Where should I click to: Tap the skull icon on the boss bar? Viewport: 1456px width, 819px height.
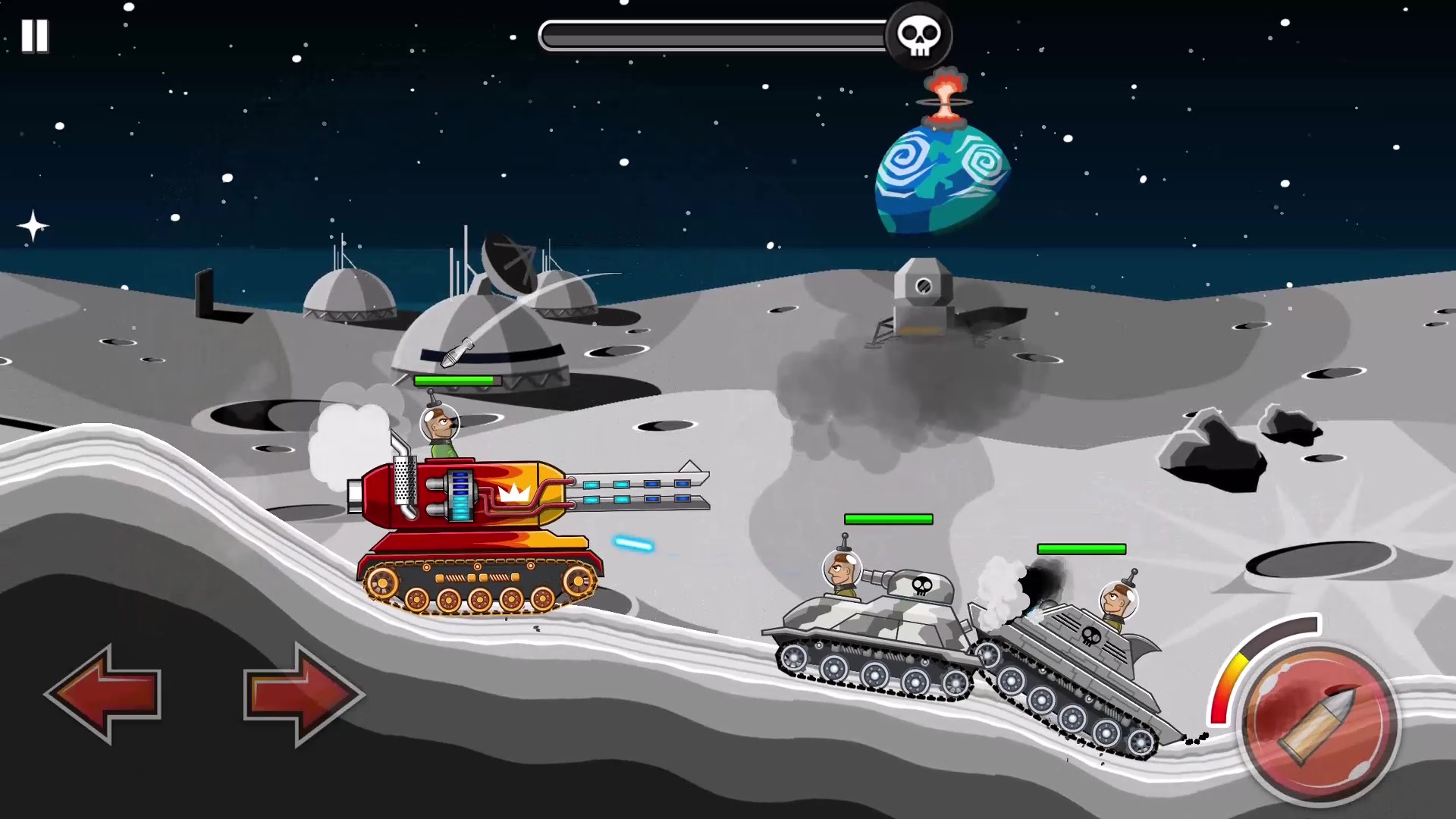tap(920, 35)
